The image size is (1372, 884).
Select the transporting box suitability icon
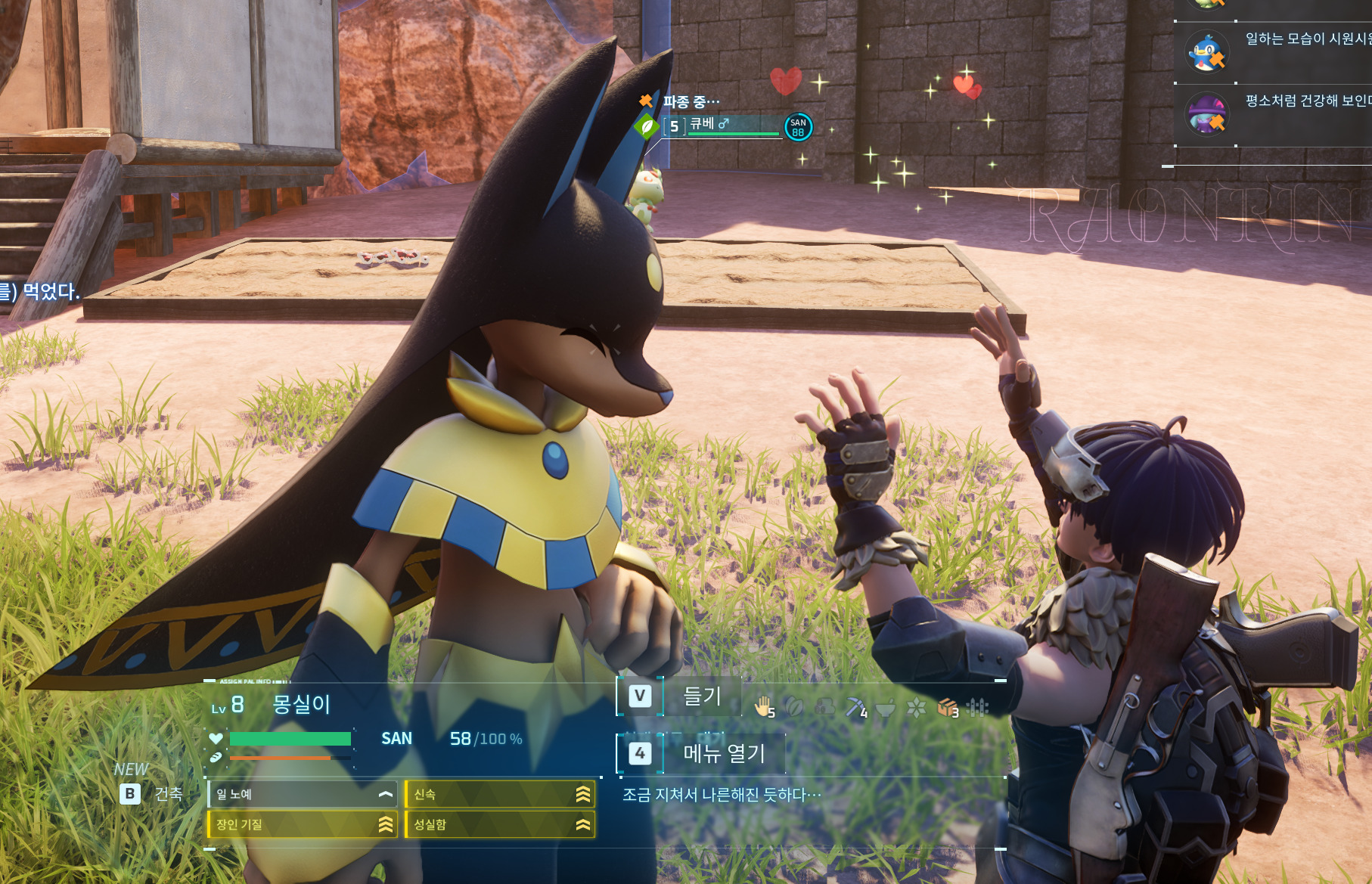point(946,707)
